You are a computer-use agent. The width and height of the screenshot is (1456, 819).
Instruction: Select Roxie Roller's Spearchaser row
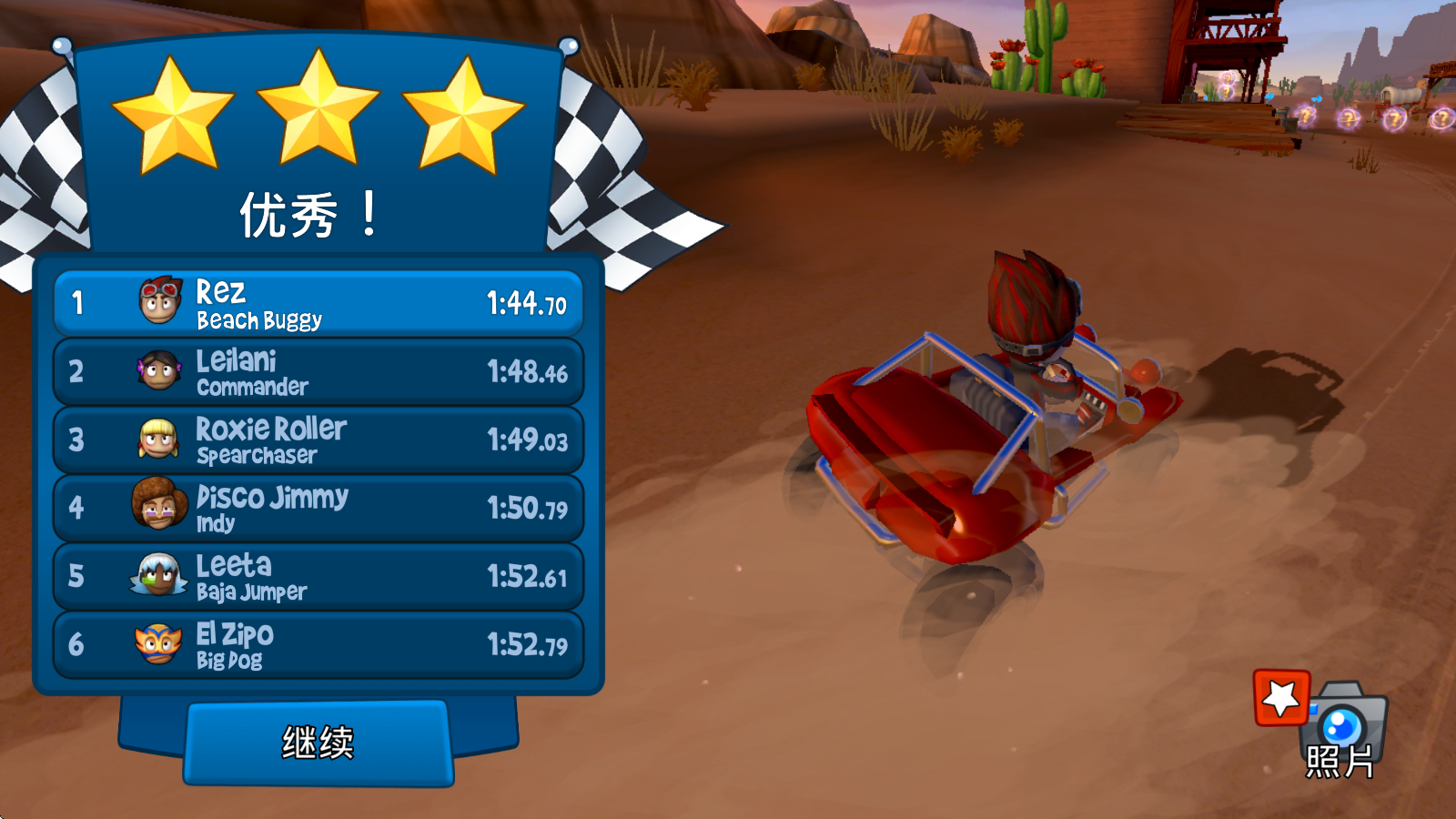tap(318, 440)
